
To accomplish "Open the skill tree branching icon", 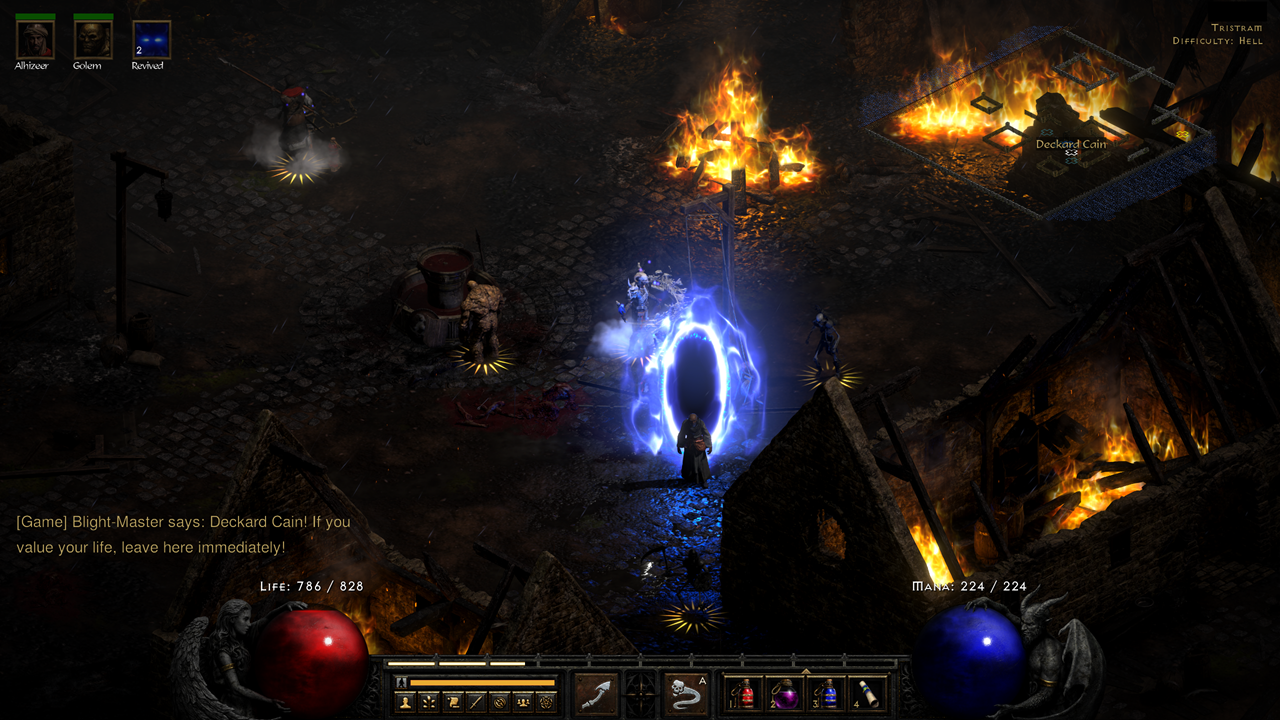I will [x=429, y=702].
